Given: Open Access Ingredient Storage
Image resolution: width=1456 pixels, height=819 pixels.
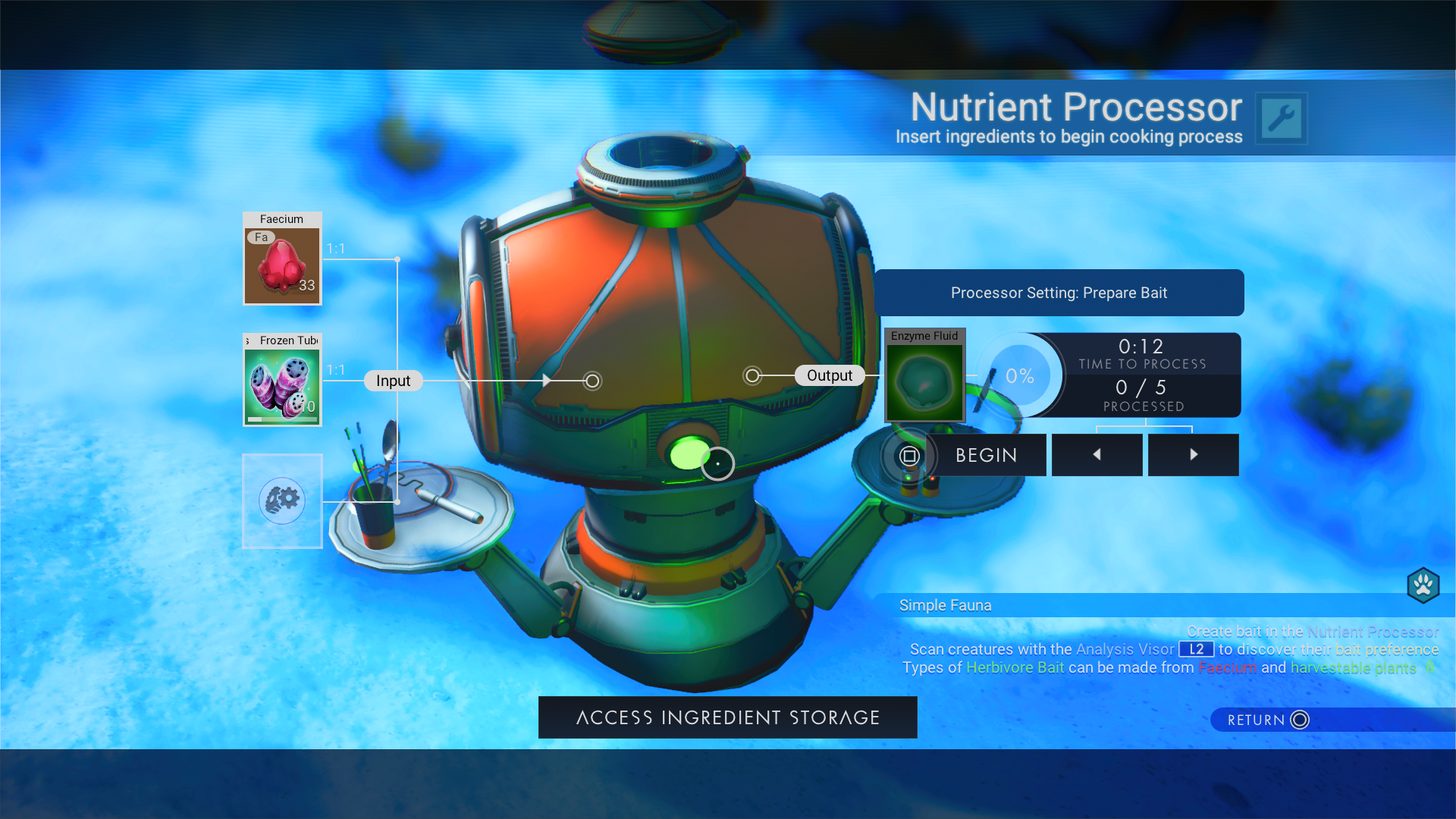Looking at the screenshot, I should [727, 717].
